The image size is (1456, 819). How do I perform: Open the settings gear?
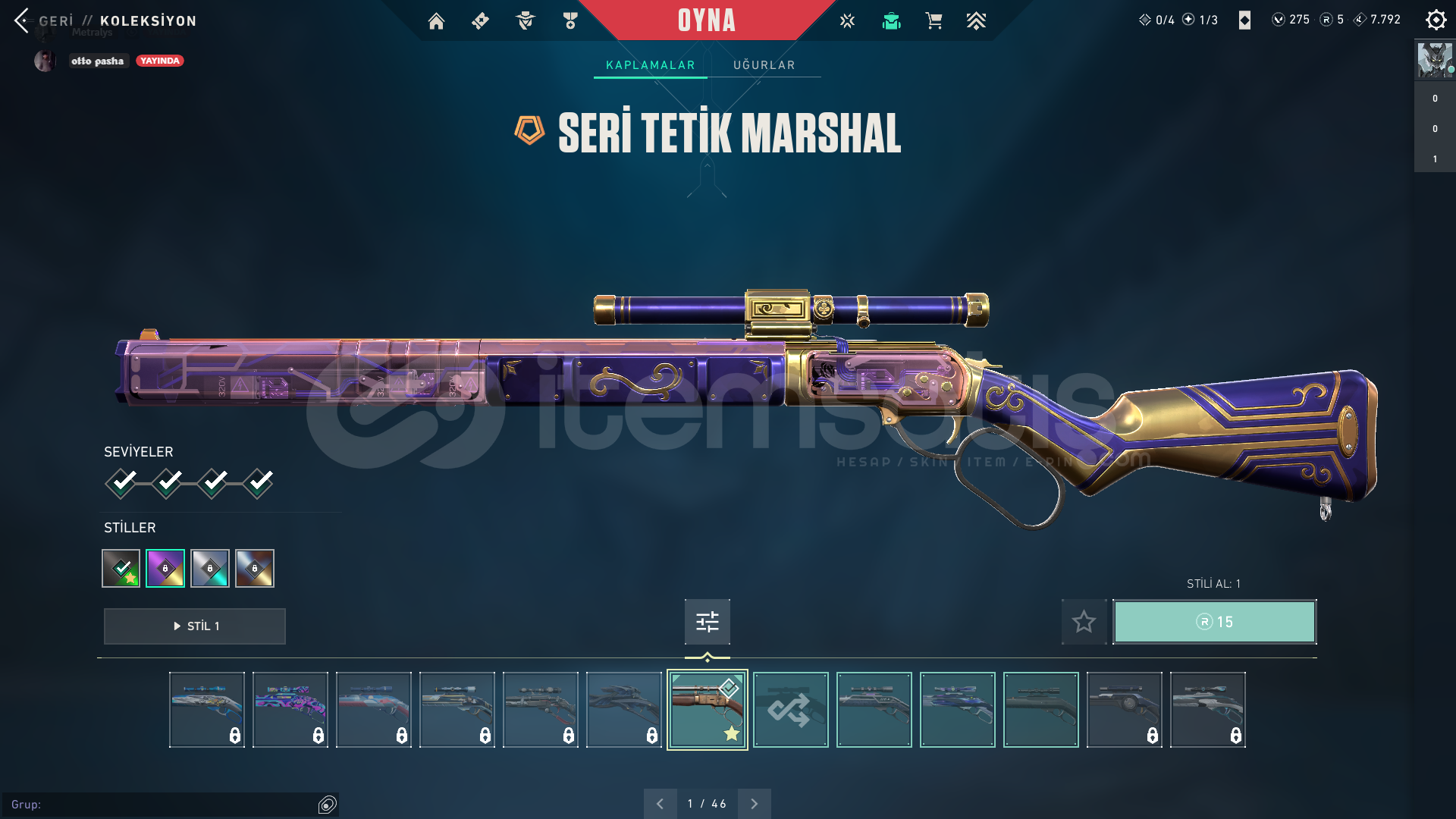(x=1436, y=20)
